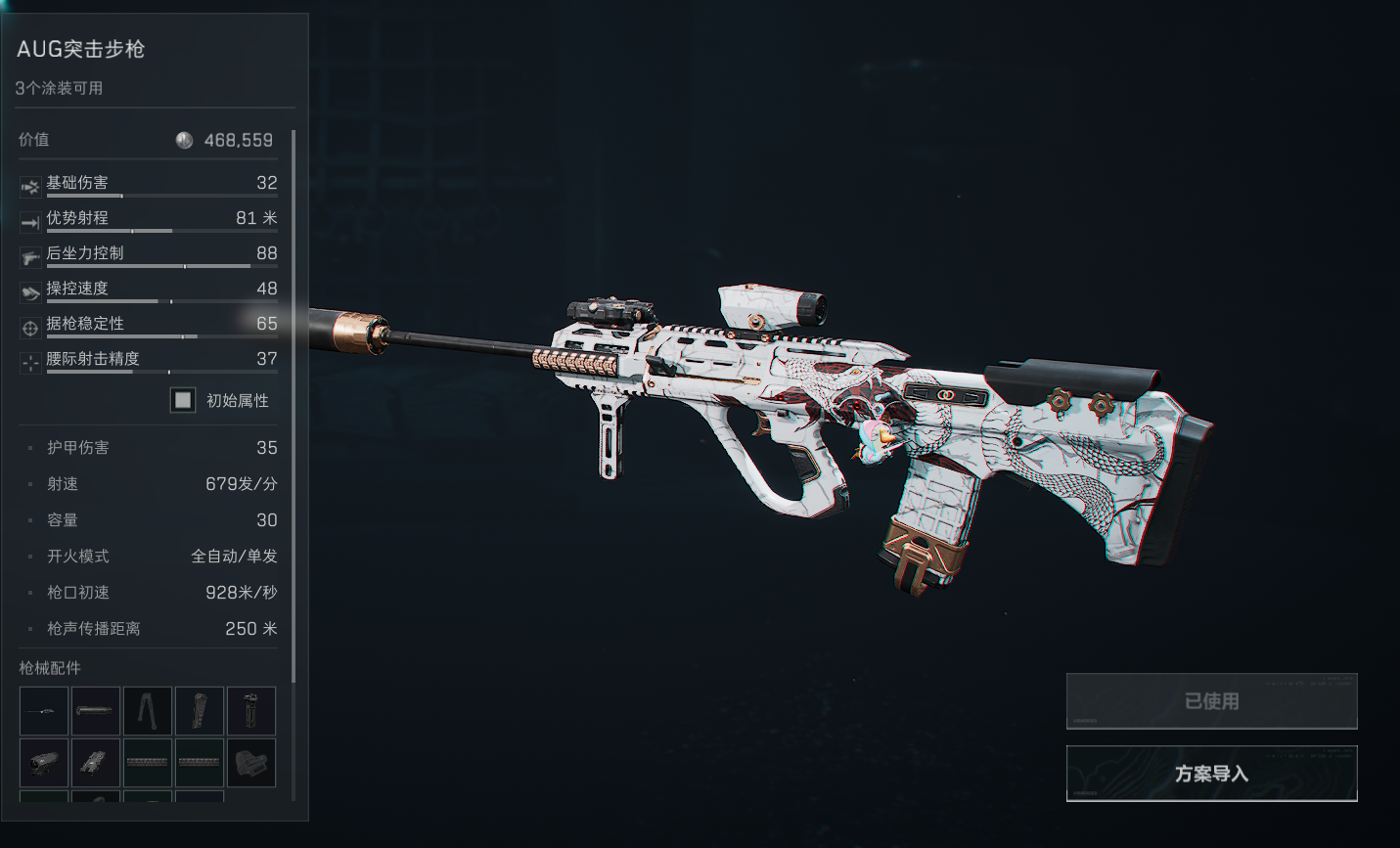
Task: Select the vertical foregrip attachment slot
Action: coord(251,711)
